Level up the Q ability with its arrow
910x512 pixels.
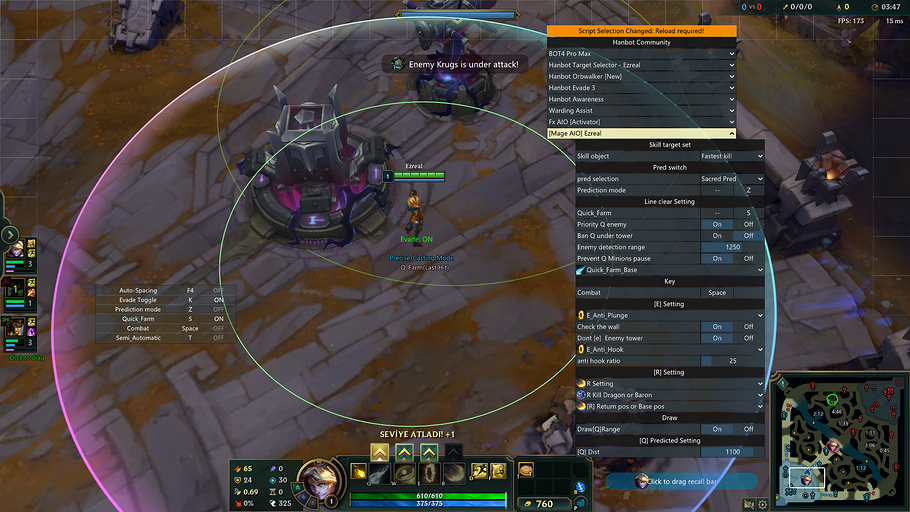[x=380, y=453]
